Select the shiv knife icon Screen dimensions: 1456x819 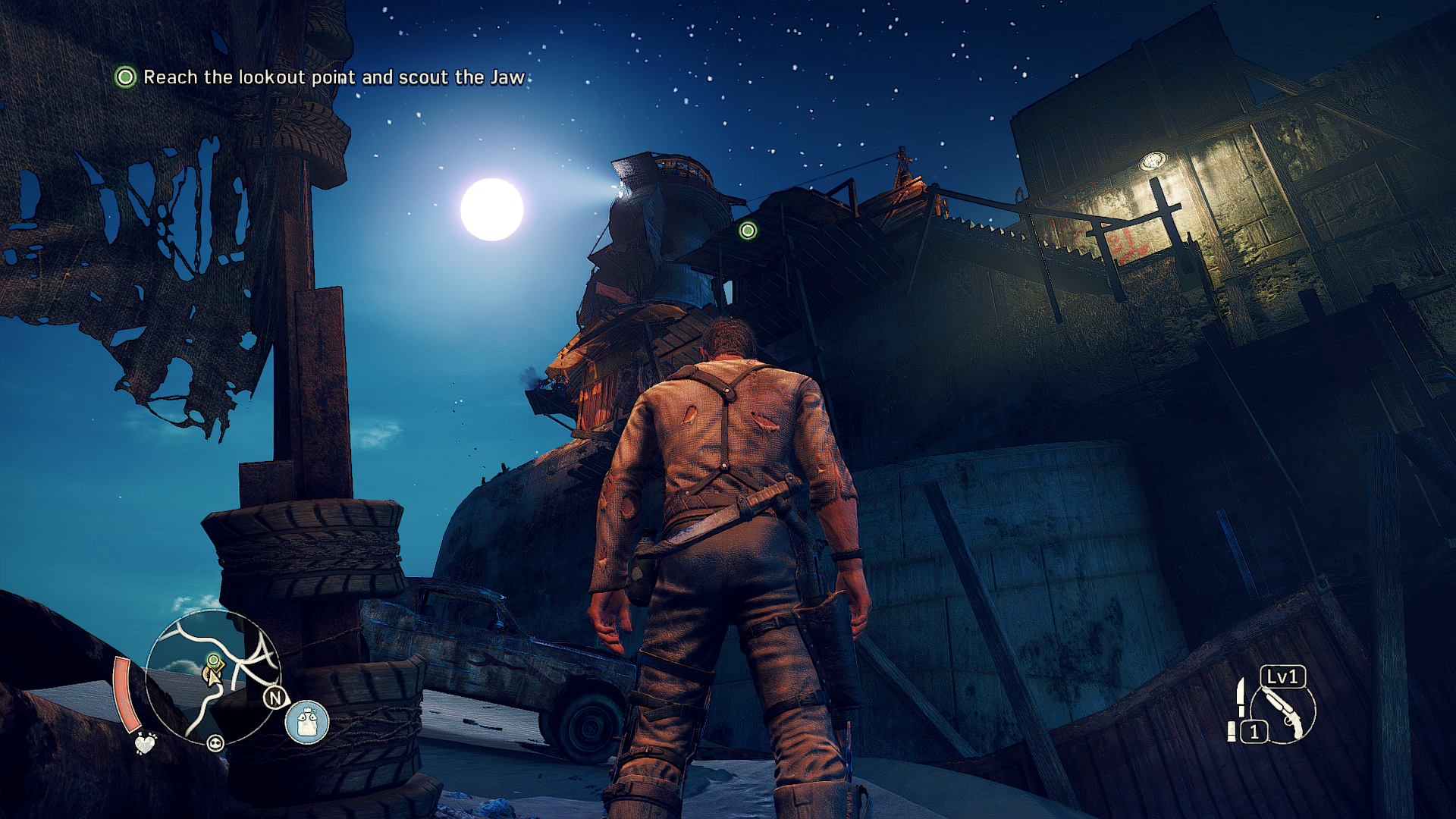click(1241, 697)
